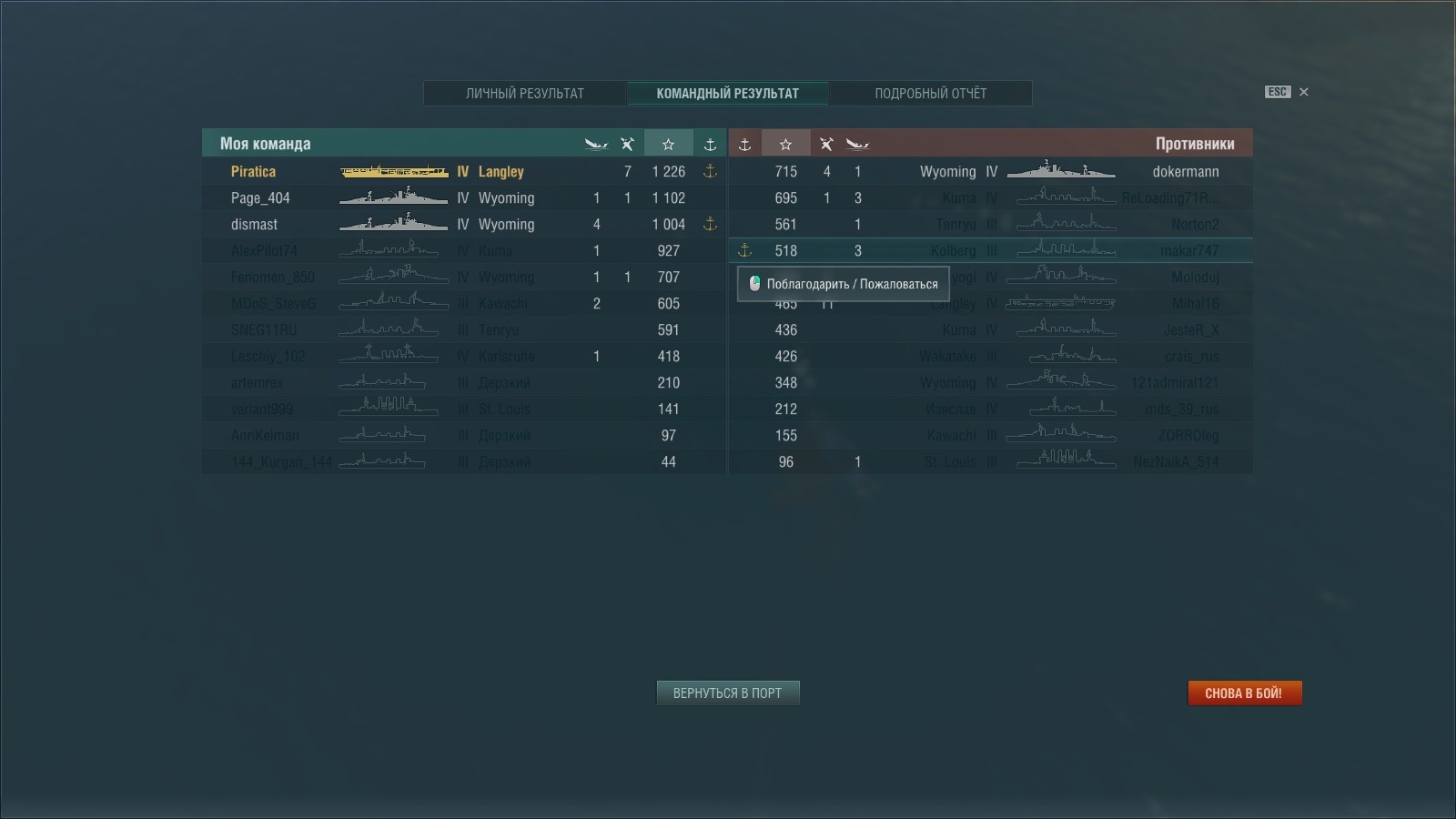1456x819 pixels.
Task: Click the star experience header icon on left team
Action: point(669,143)
